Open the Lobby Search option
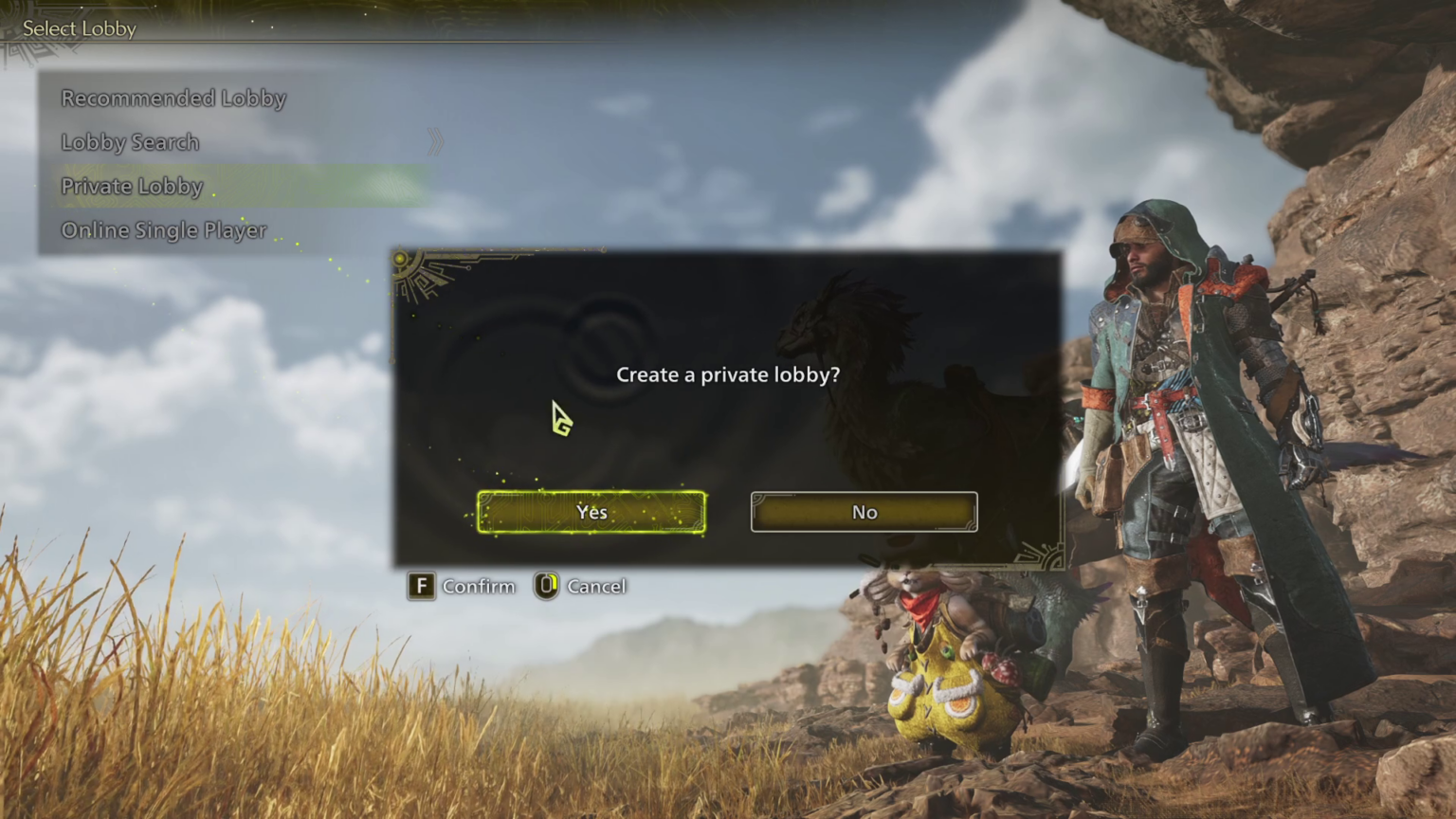1456x819 pixels. (130, 141)
